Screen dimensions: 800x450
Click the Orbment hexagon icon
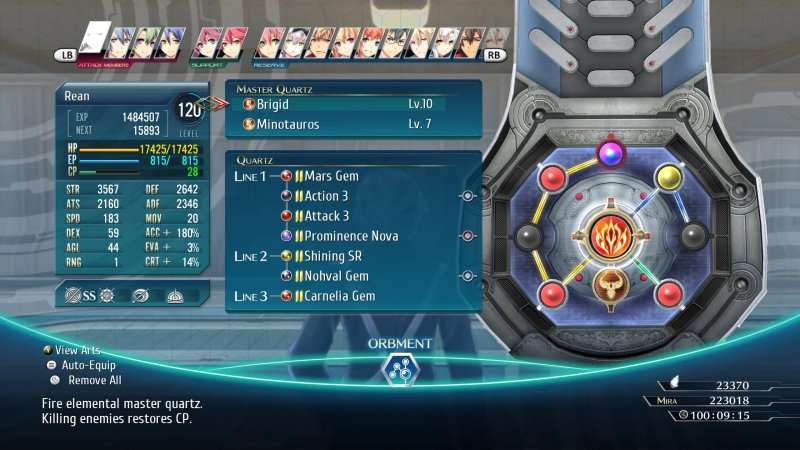(x=399, y=371)
